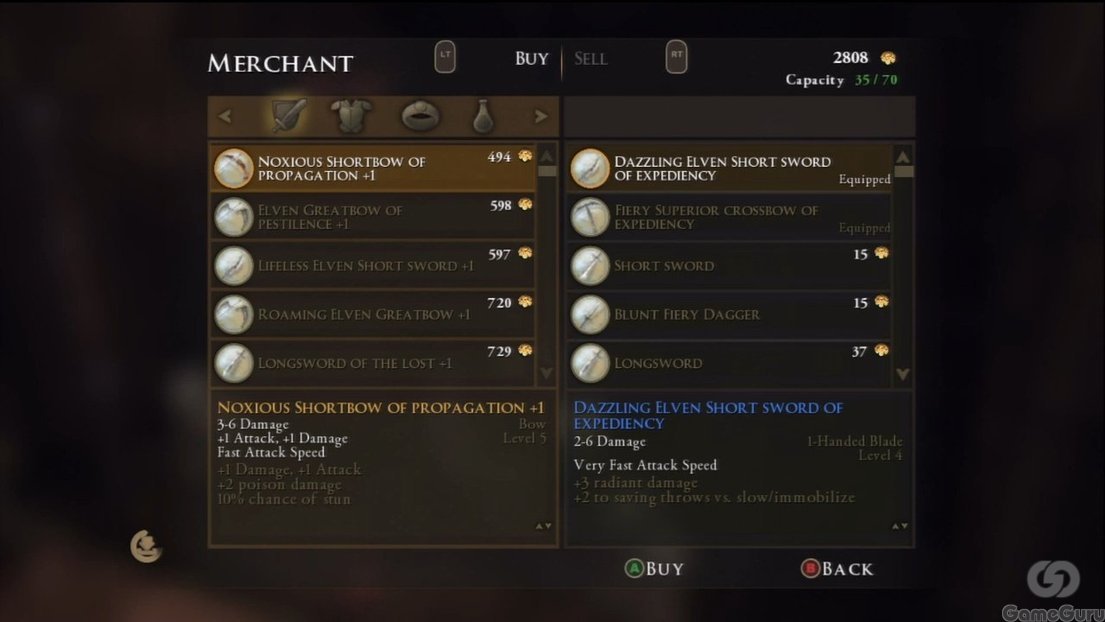Choose the Short Sword priced 15
The image size is (1105, 622).
click(729, 266)
